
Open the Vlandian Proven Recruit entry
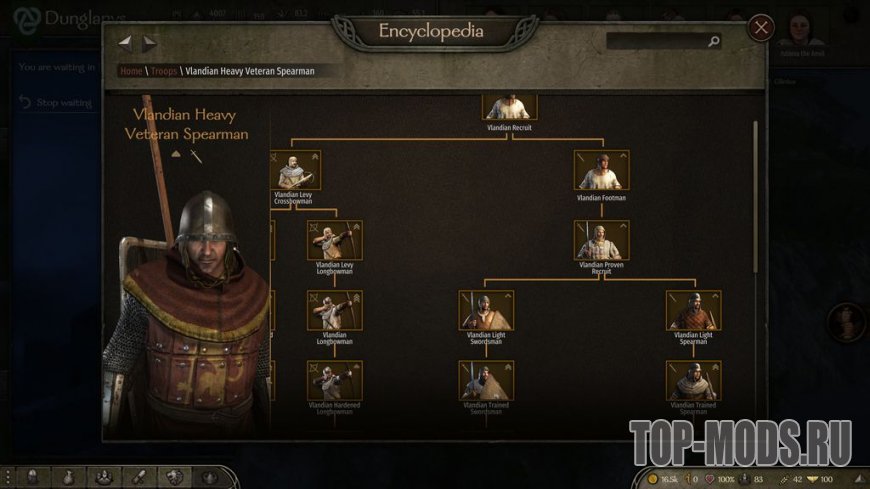tap(602, 241)
